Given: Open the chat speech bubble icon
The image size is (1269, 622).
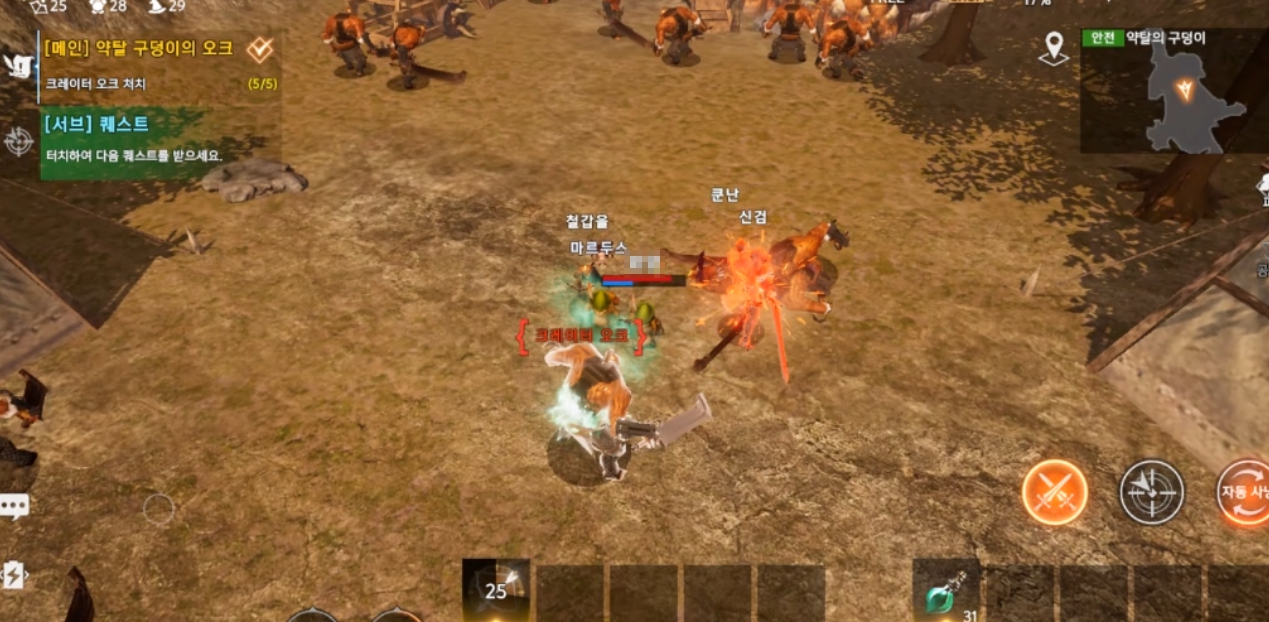Looking at the screenshot, I should click(14, 506).
